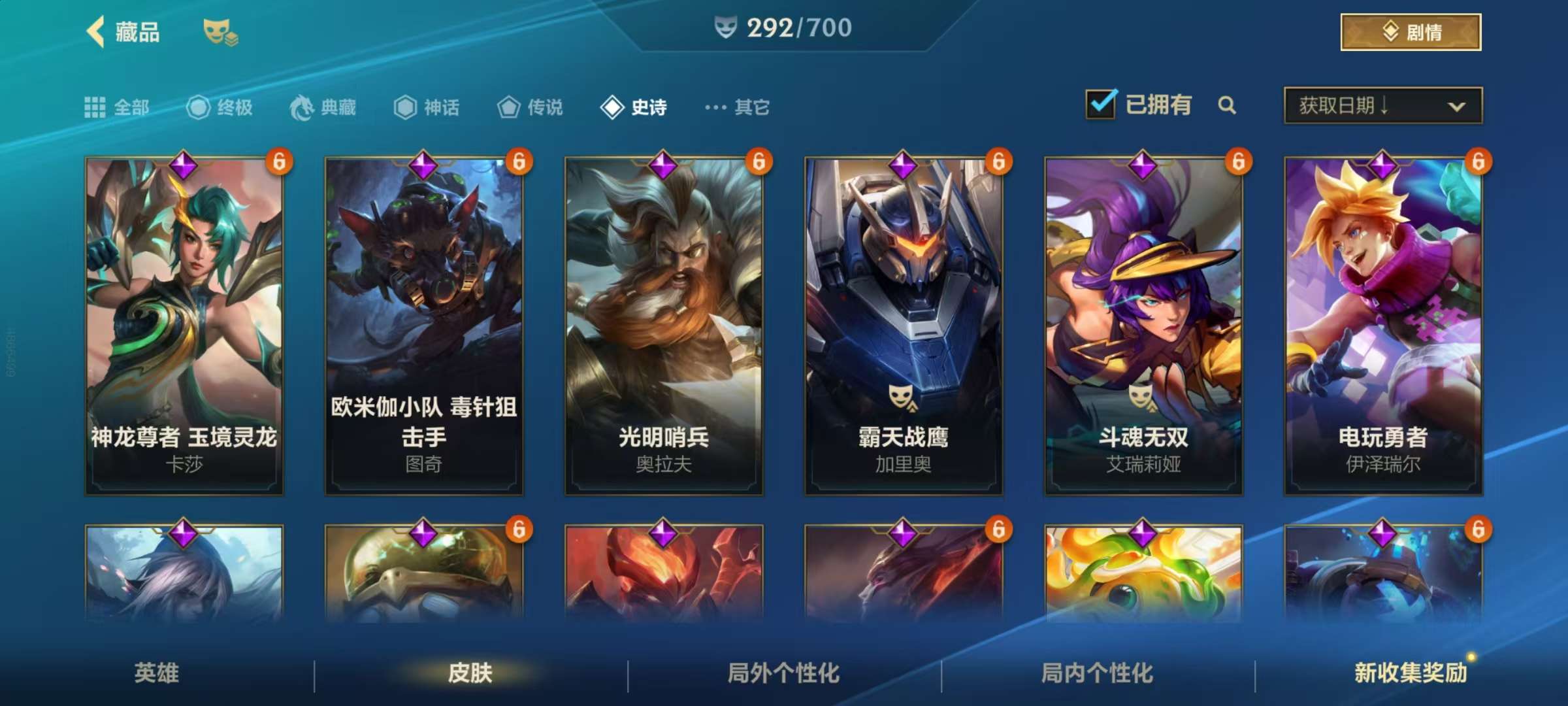The height and width of the screenshot is (706, 1568).
Task: Open the 电玩勇者 伊泽瑞尔 skin card
Action: click(x=1383, y=326)
